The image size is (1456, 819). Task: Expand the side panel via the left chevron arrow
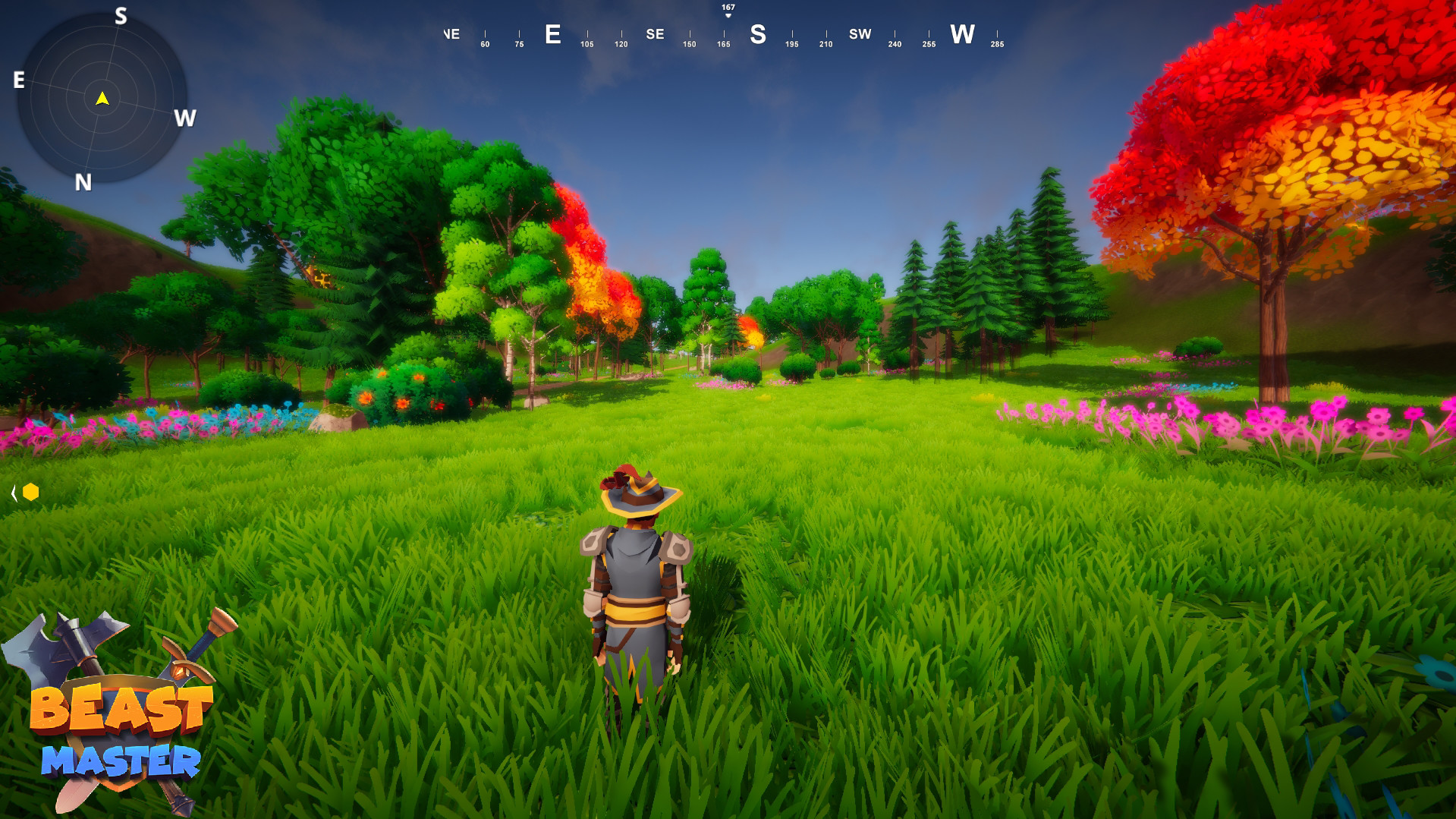[14, 492]
